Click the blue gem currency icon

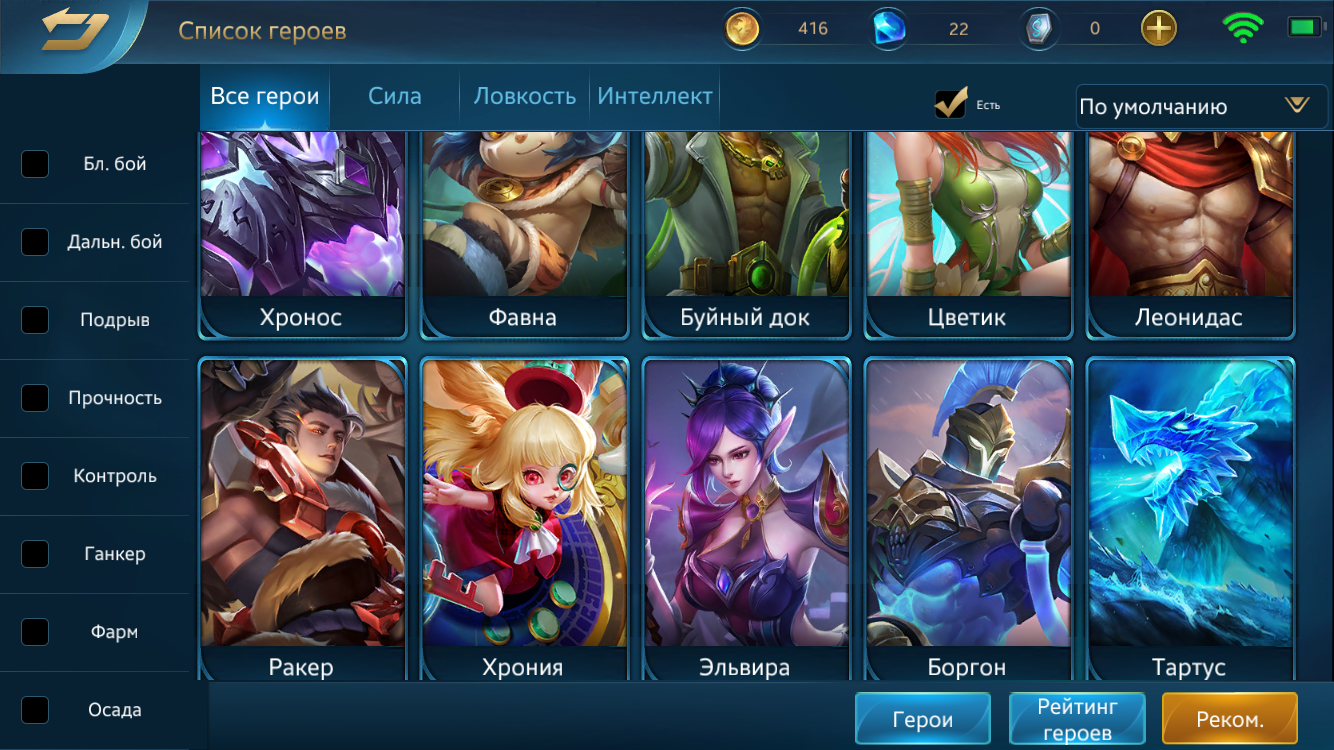[x=888, y=28]
